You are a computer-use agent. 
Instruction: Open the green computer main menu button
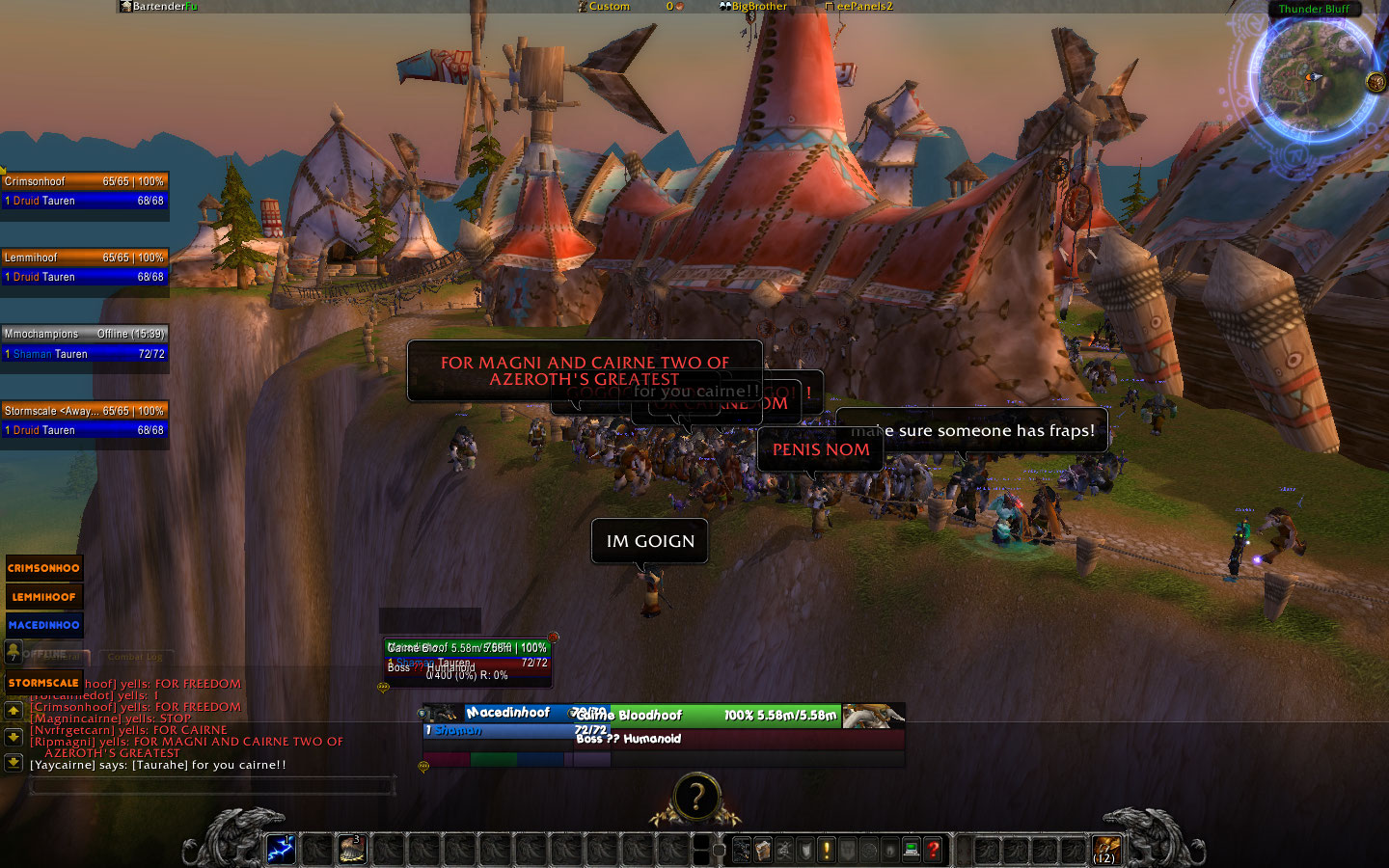coord(911,850)
